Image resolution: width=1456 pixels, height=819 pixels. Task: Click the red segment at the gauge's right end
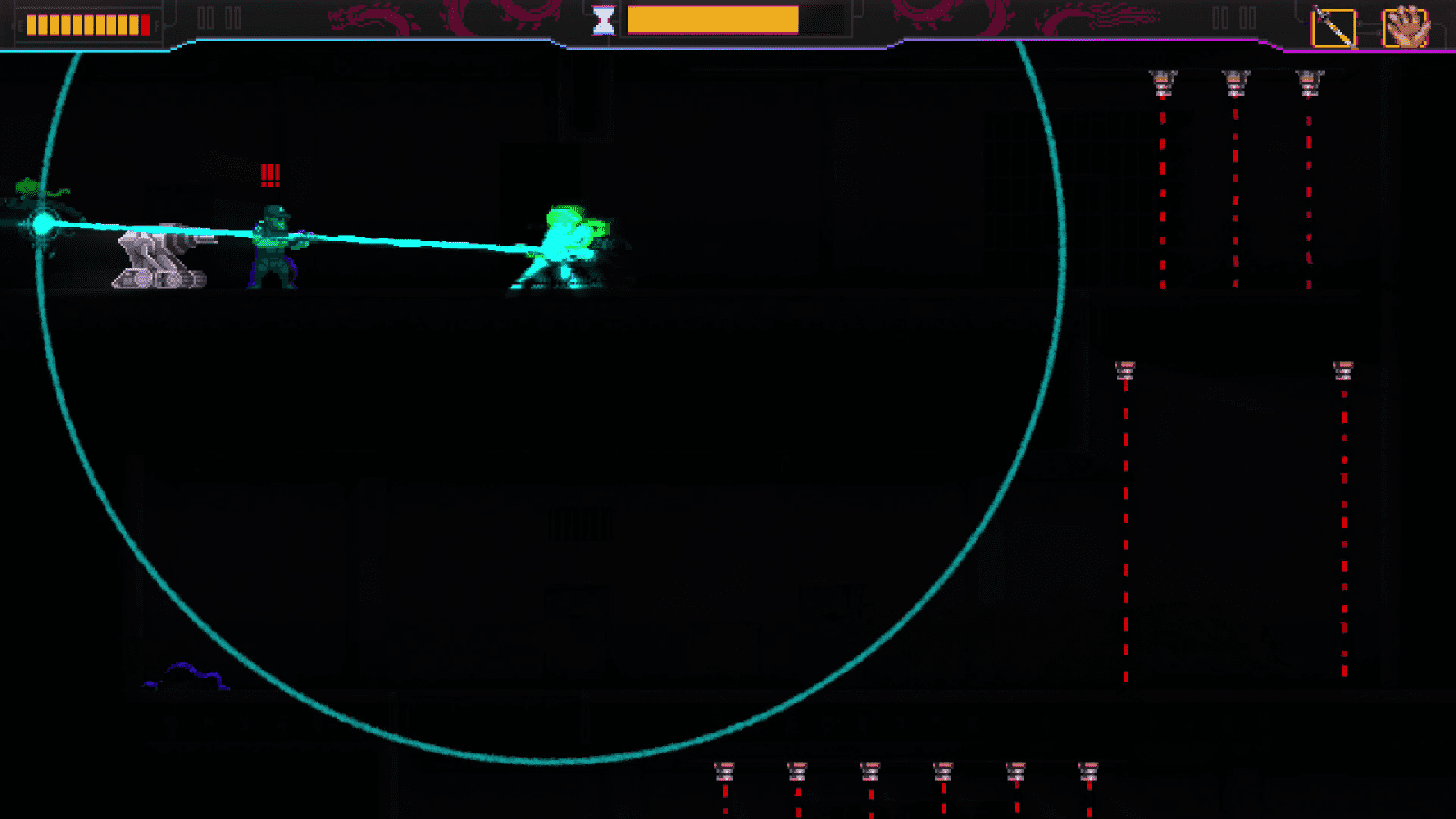tap(145, 25)
